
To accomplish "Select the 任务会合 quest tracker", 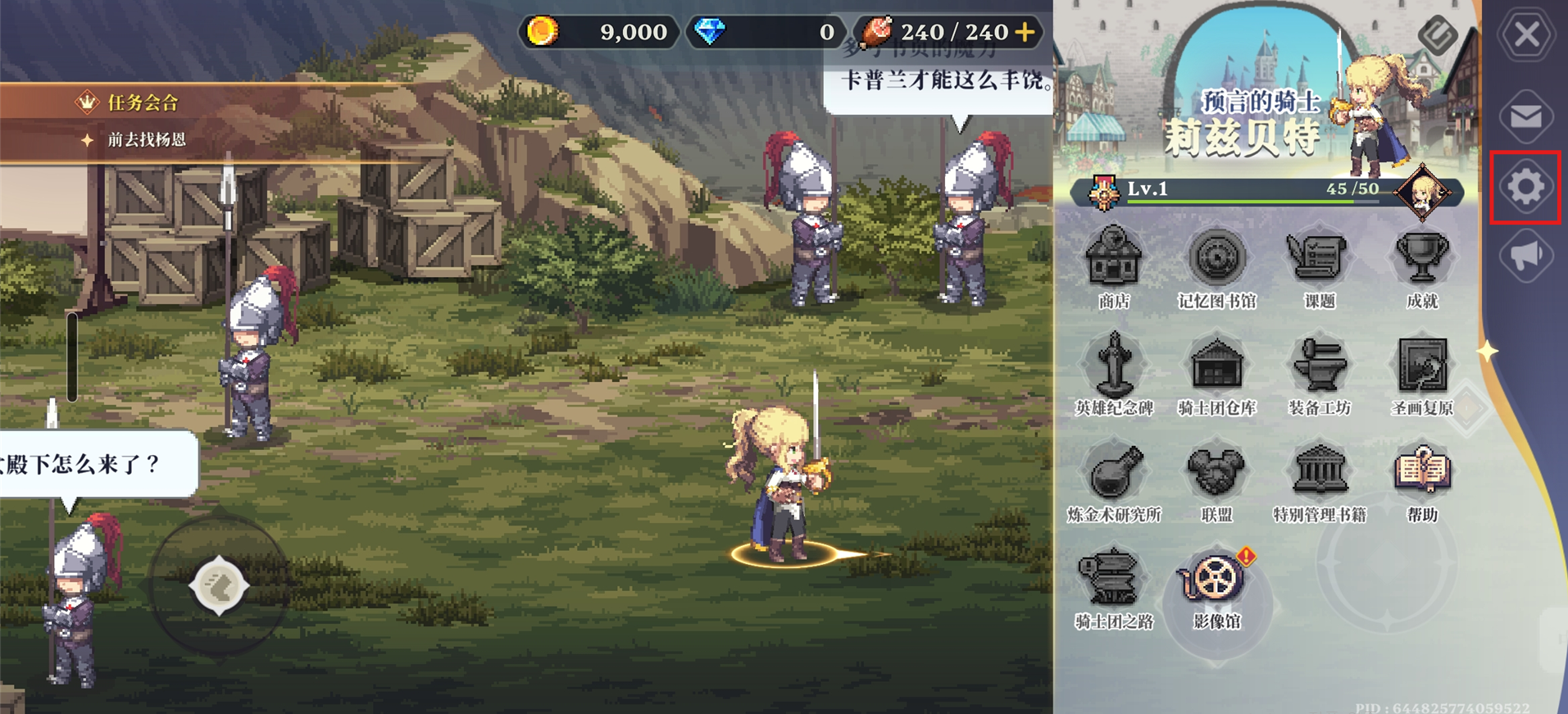I will pos(143,102).
